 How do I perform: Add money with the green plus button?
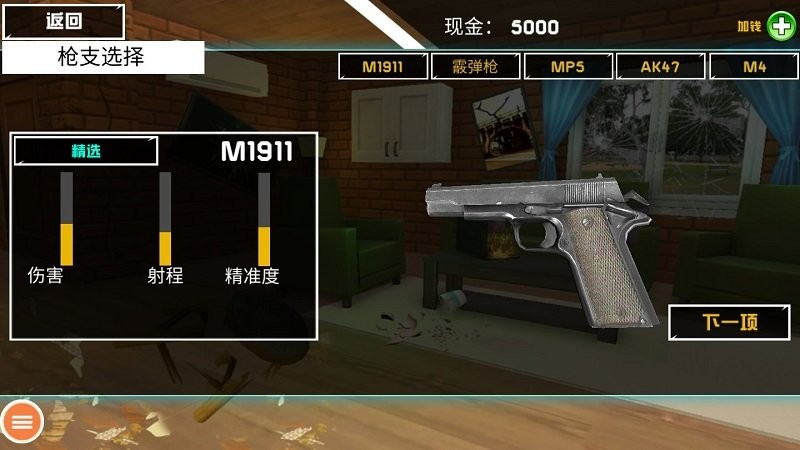pyautogui.click(x=781, y=26)
